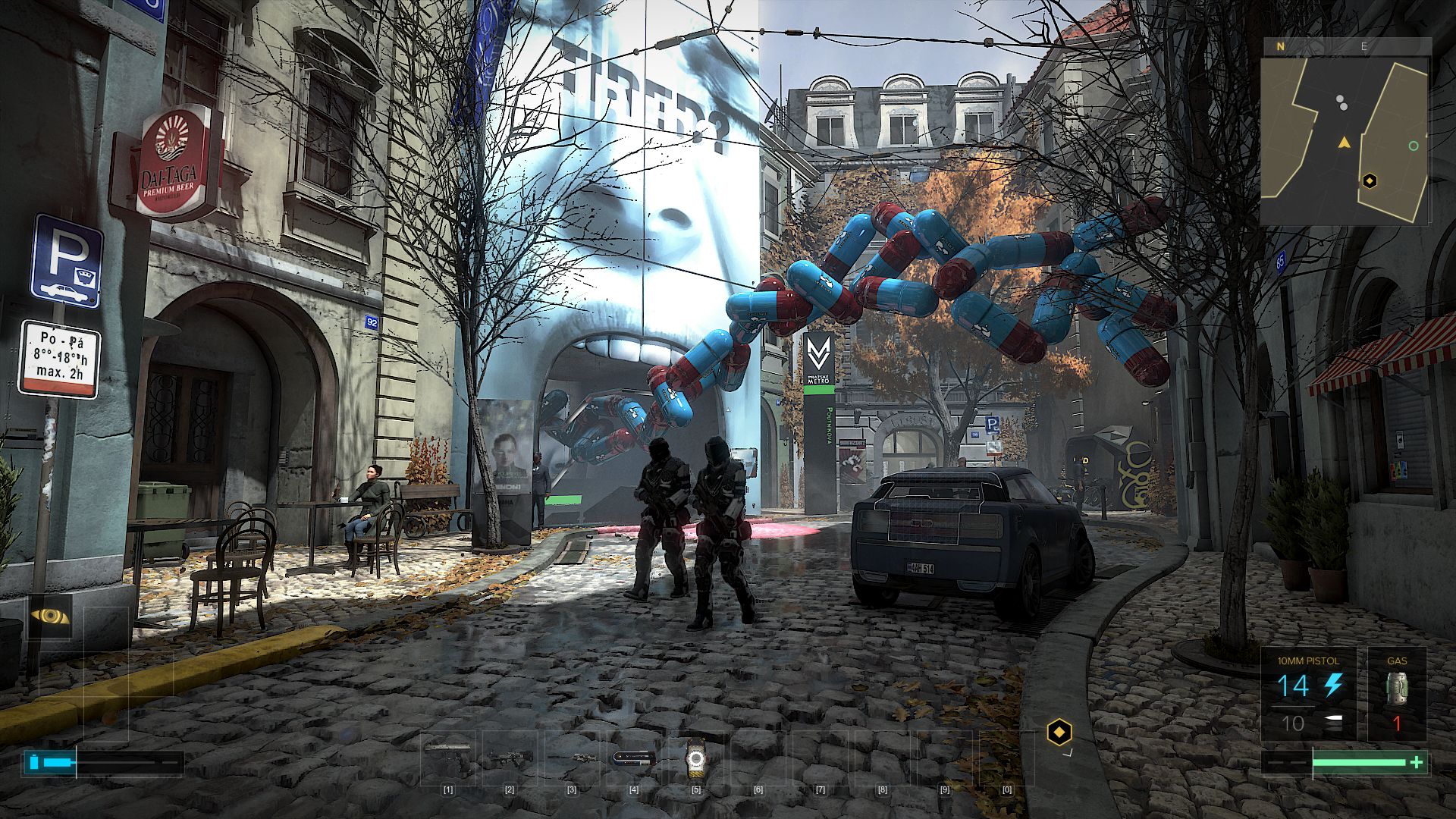Choose the sniper rifle in hotbar slot 3
Image resolution: width=1456 pixels, height=819 pixels.
(x=572, y=757)
